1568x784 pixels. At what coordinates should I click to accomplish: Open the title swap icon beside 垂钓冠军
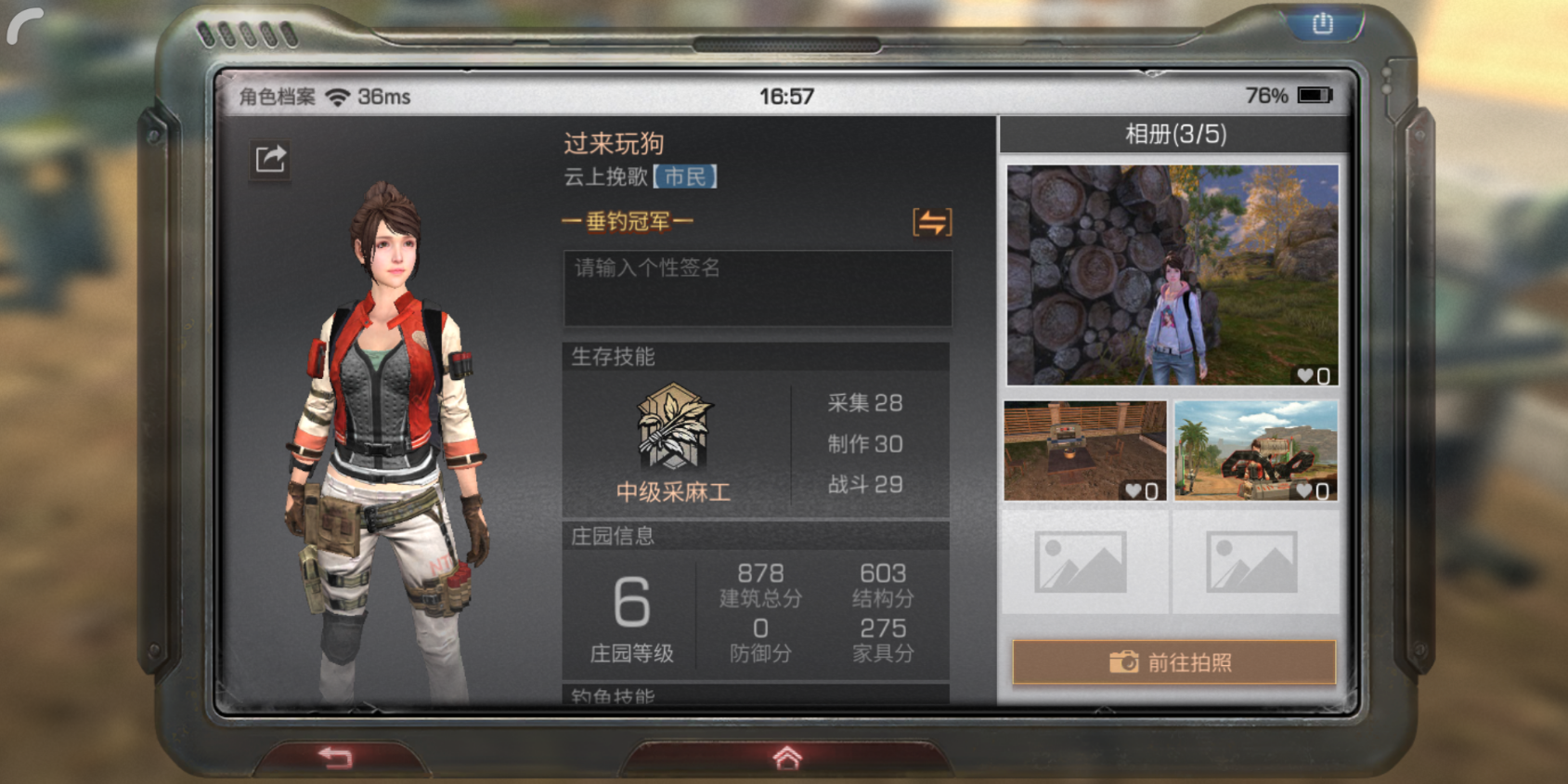click(x=931, y=223)
